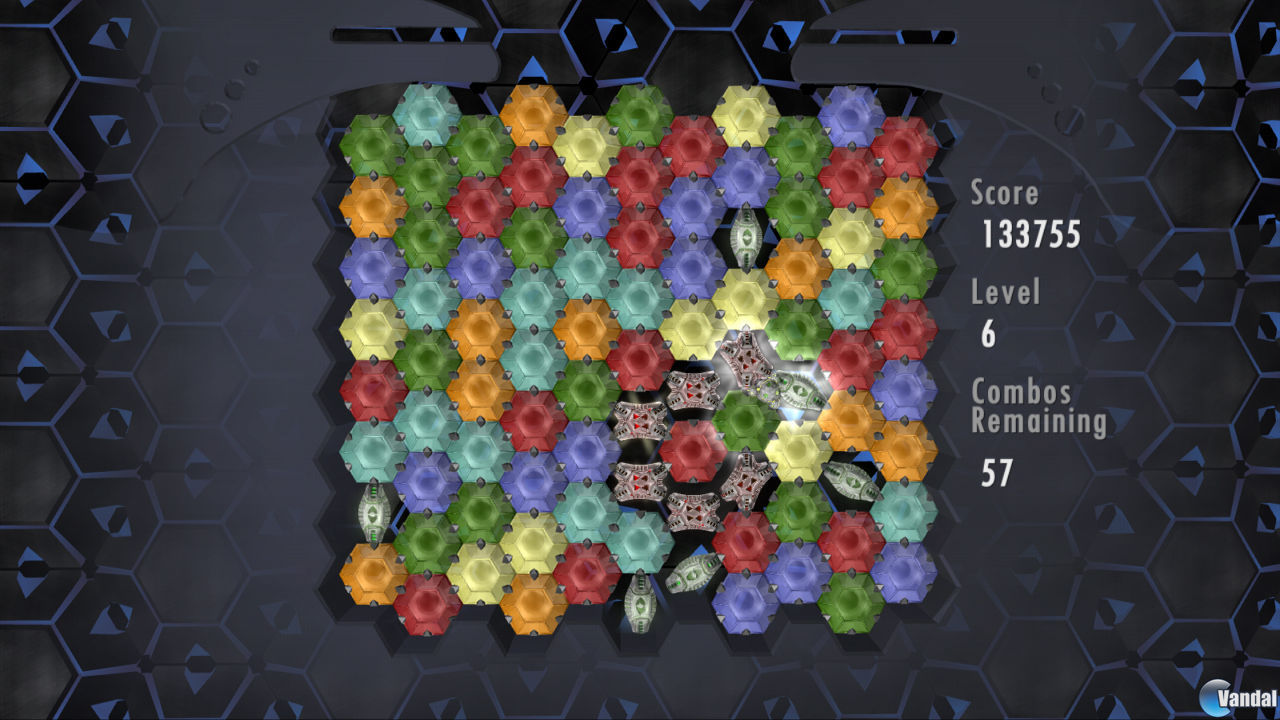Select the red gem at the board's bottom edge

point(426,602)
